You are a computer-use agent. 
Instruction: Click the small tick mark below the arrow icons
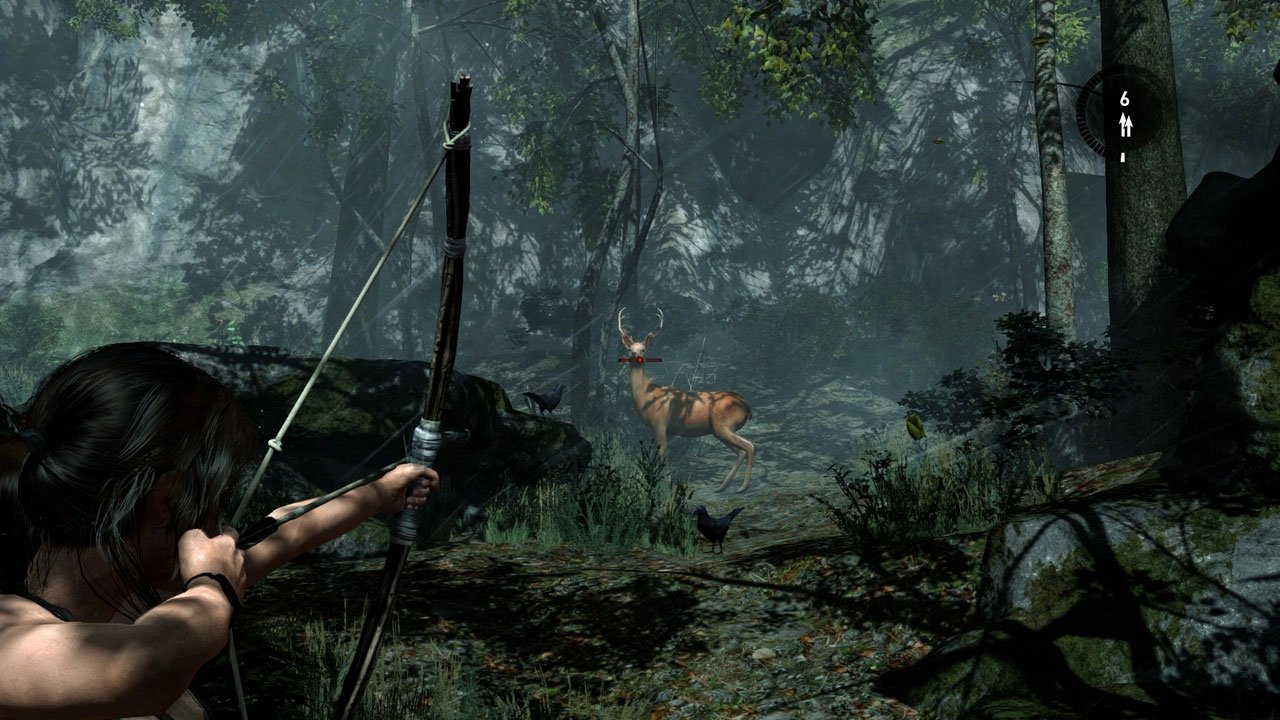1122,157
